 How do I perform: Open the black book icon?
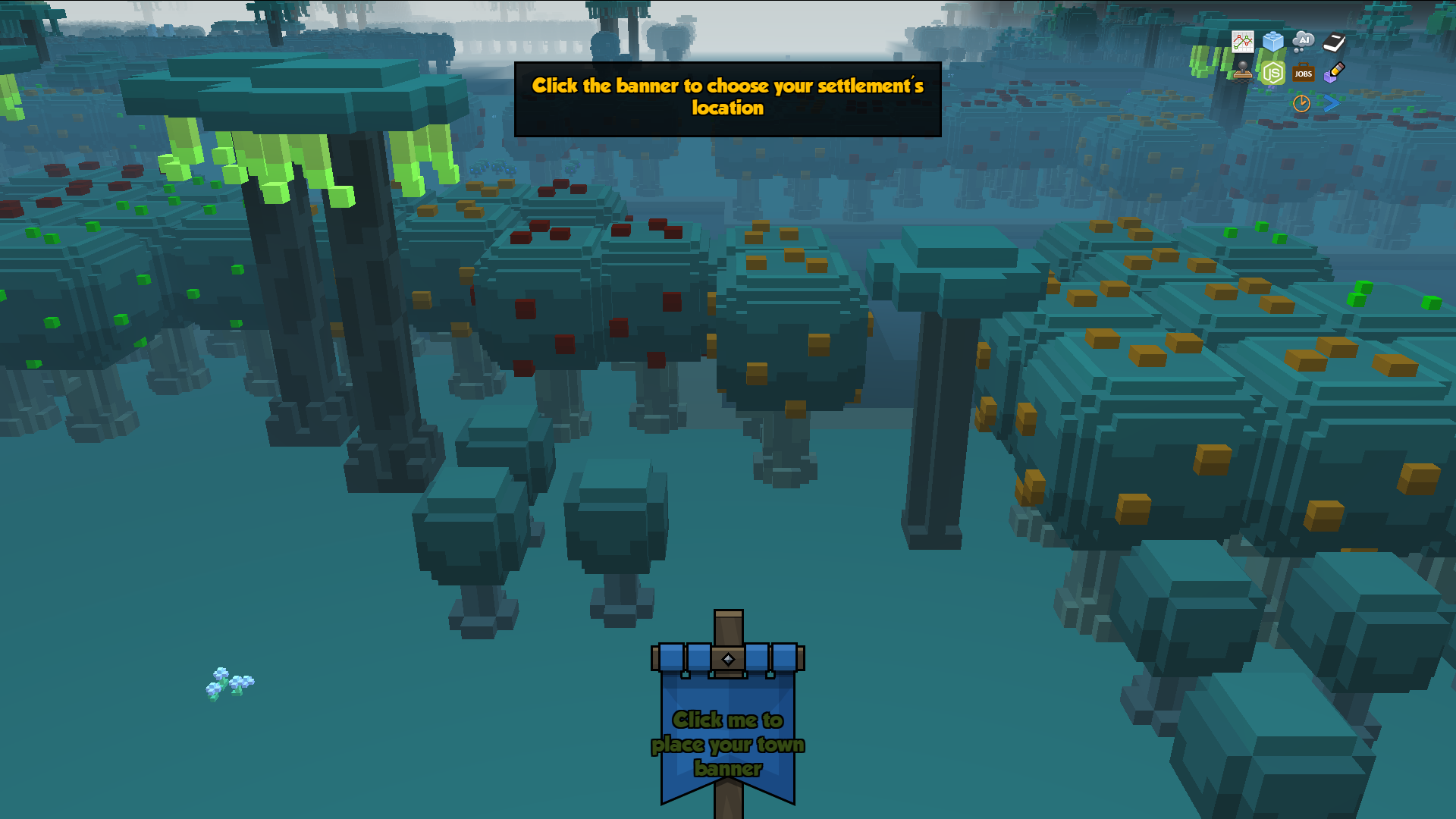[x=1334, y=42]
